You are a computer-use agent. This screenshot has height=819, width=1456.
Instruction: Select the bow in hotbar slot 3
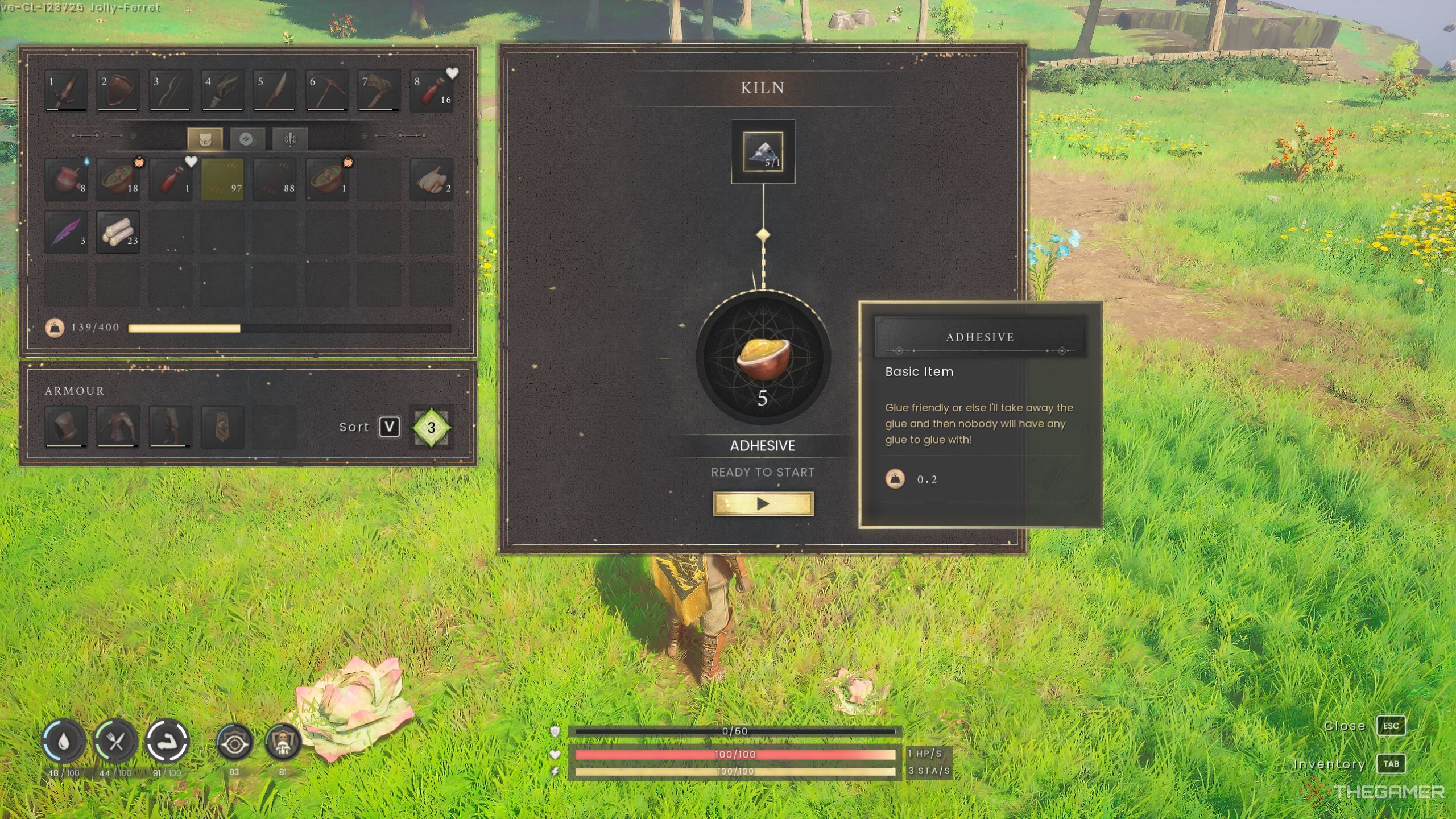[x=170, y=90]
